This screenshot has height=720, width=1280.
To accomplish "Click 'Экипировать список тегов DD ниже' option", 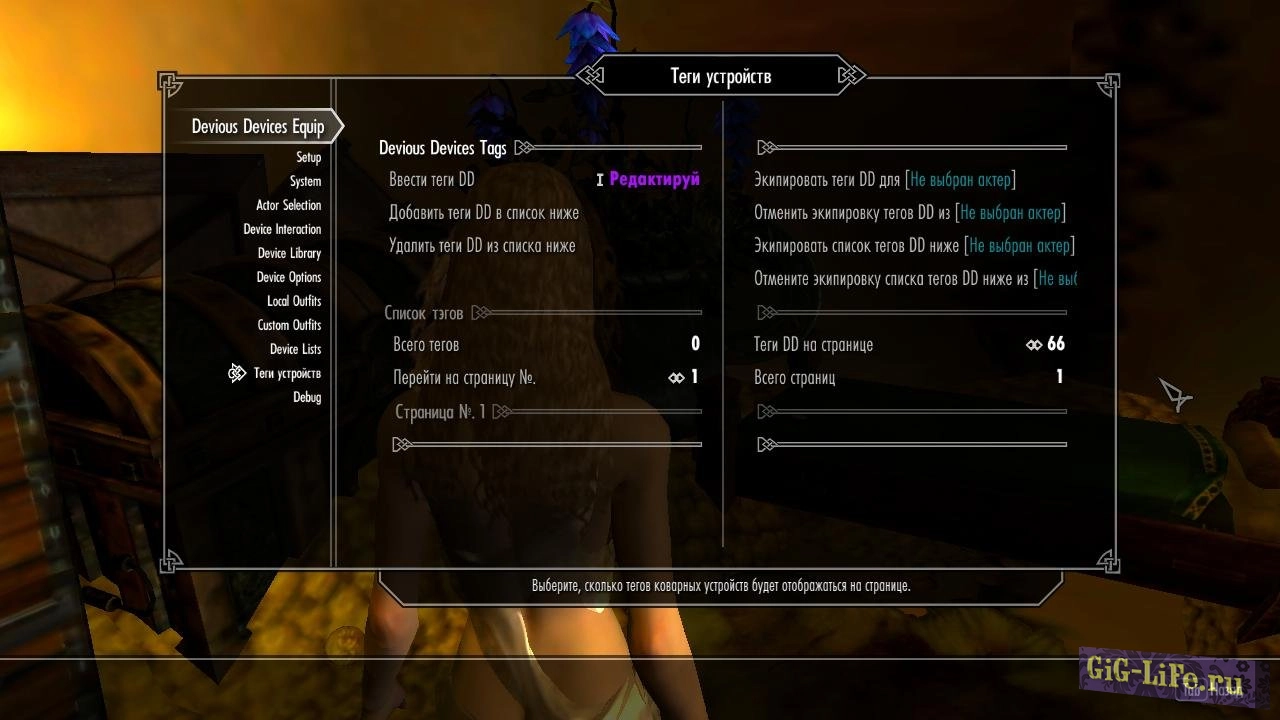I will tap(913, 246).
